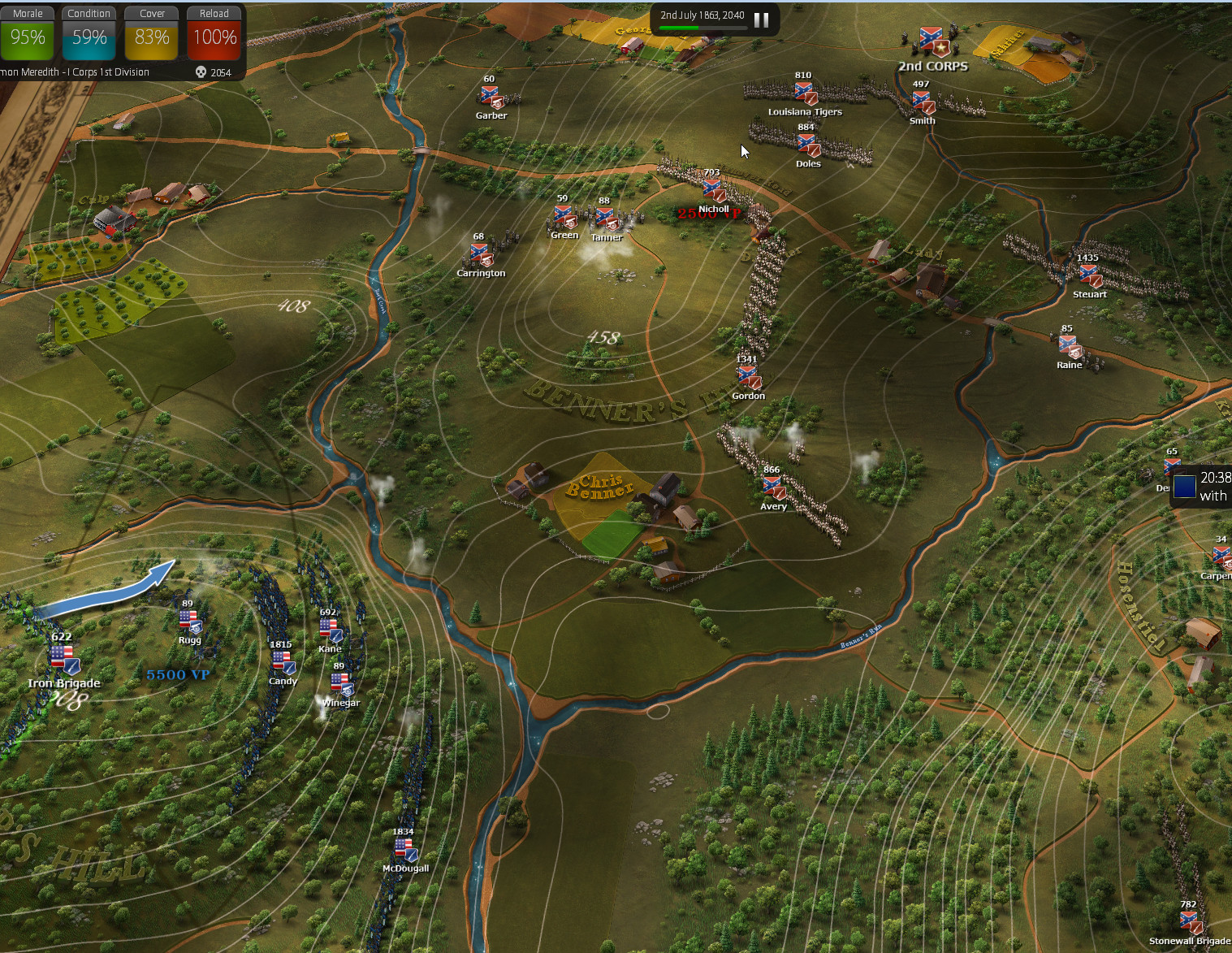Select the Avery brigade flag
This screenshot has height=953, width=1232.
point(773,487)
